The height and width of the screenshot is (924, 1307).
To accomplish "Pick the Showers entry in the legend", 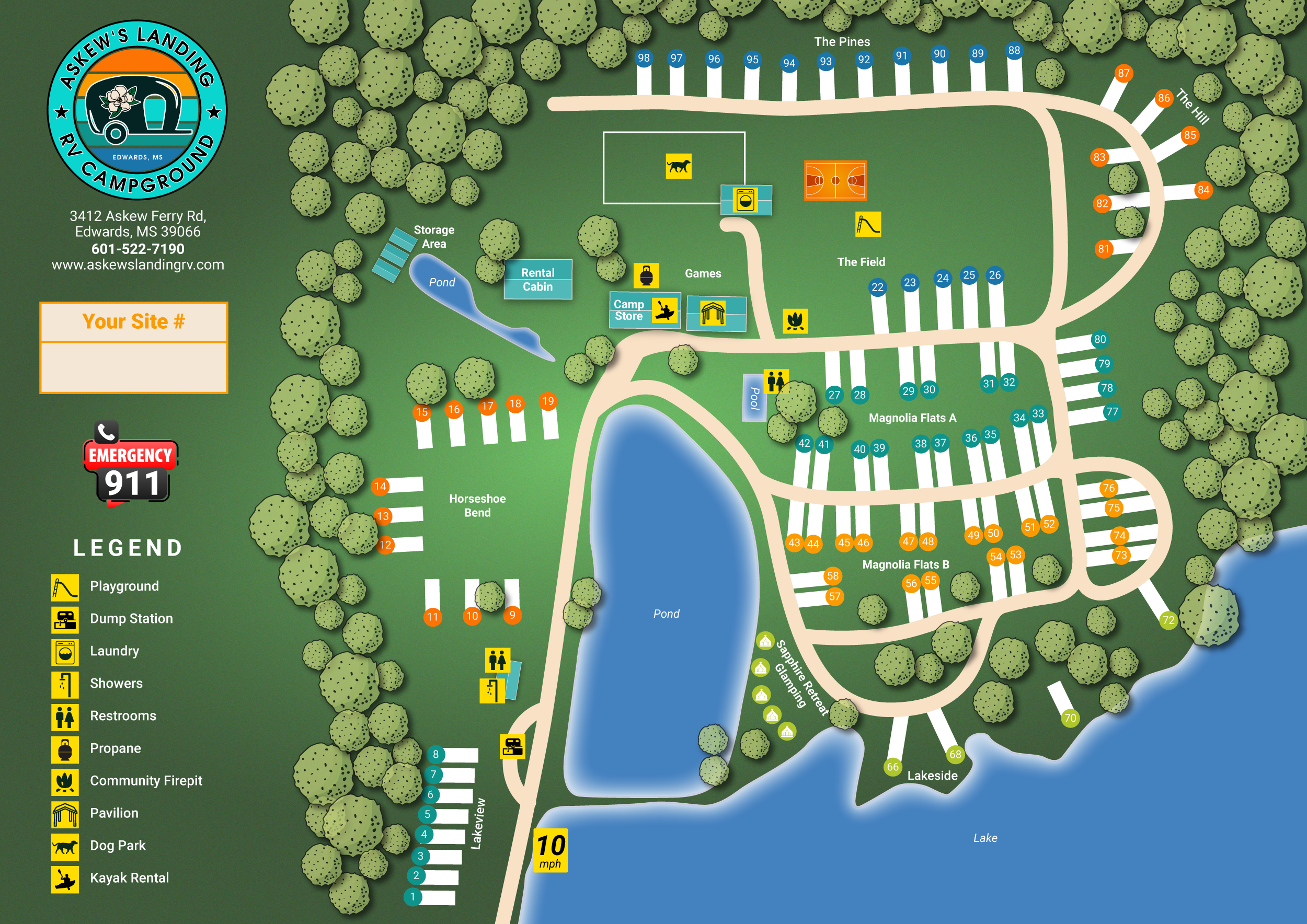I will [116, 684].
